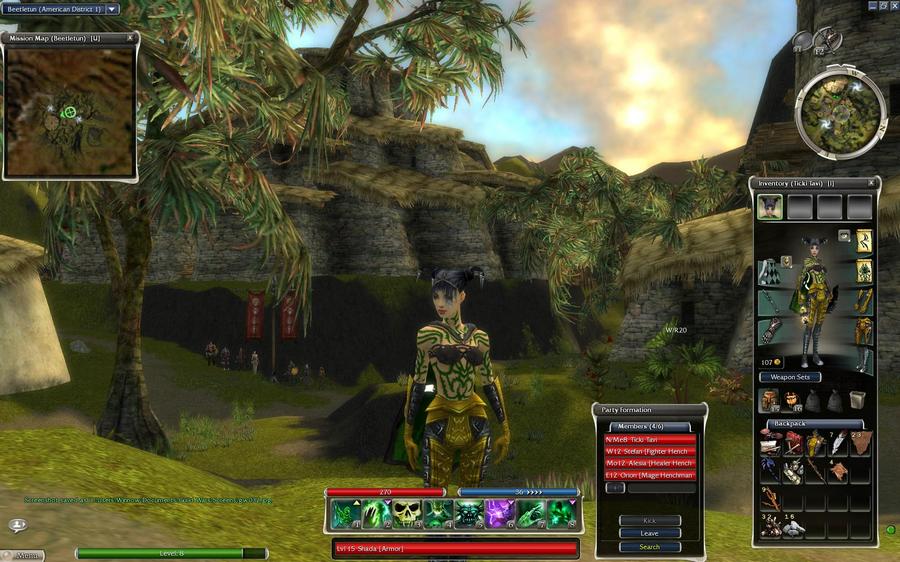The width and height of the screenshot is (900, 562).
Task: Open the chat speech bubble icon
Action: 17,525
